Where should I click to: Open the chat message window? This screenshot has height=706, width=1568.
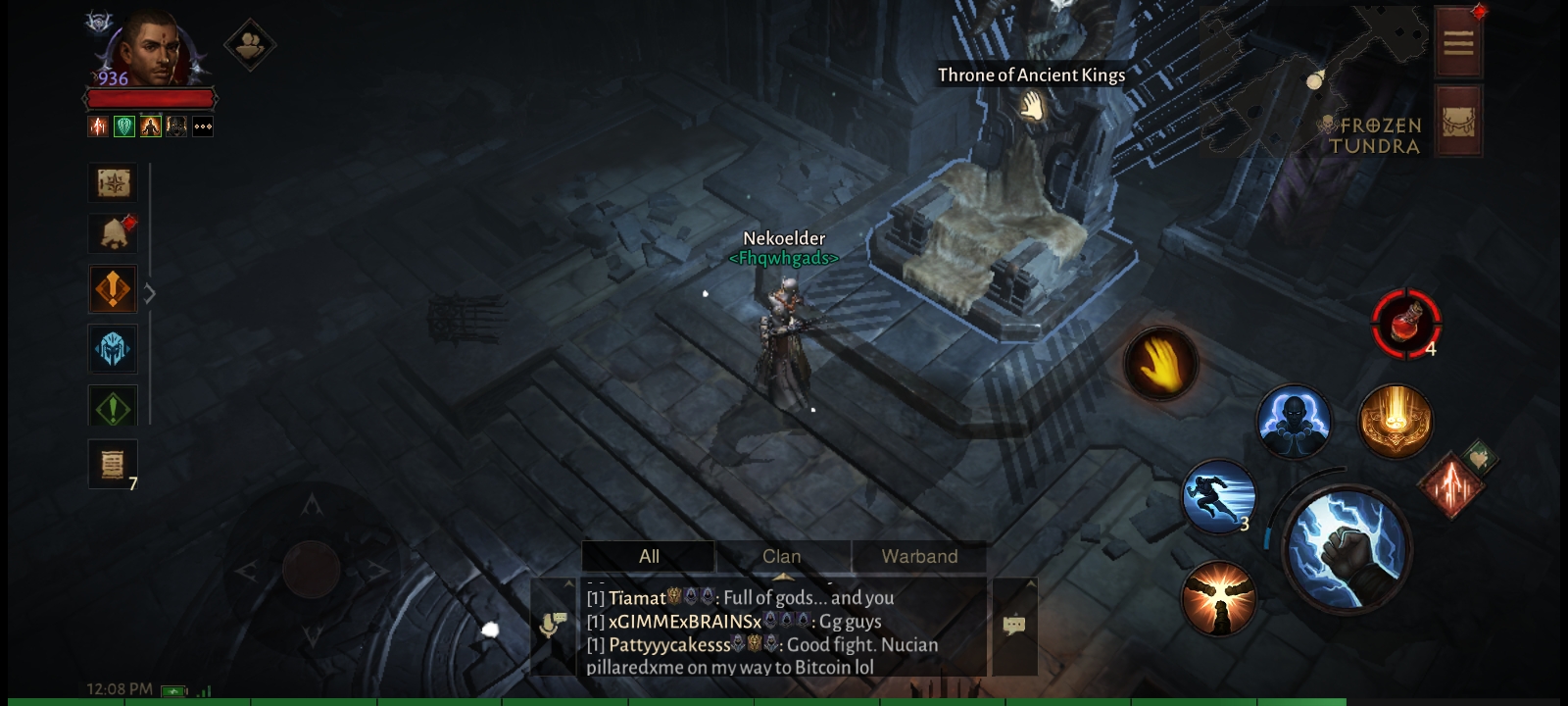[x=1014, y=626]
